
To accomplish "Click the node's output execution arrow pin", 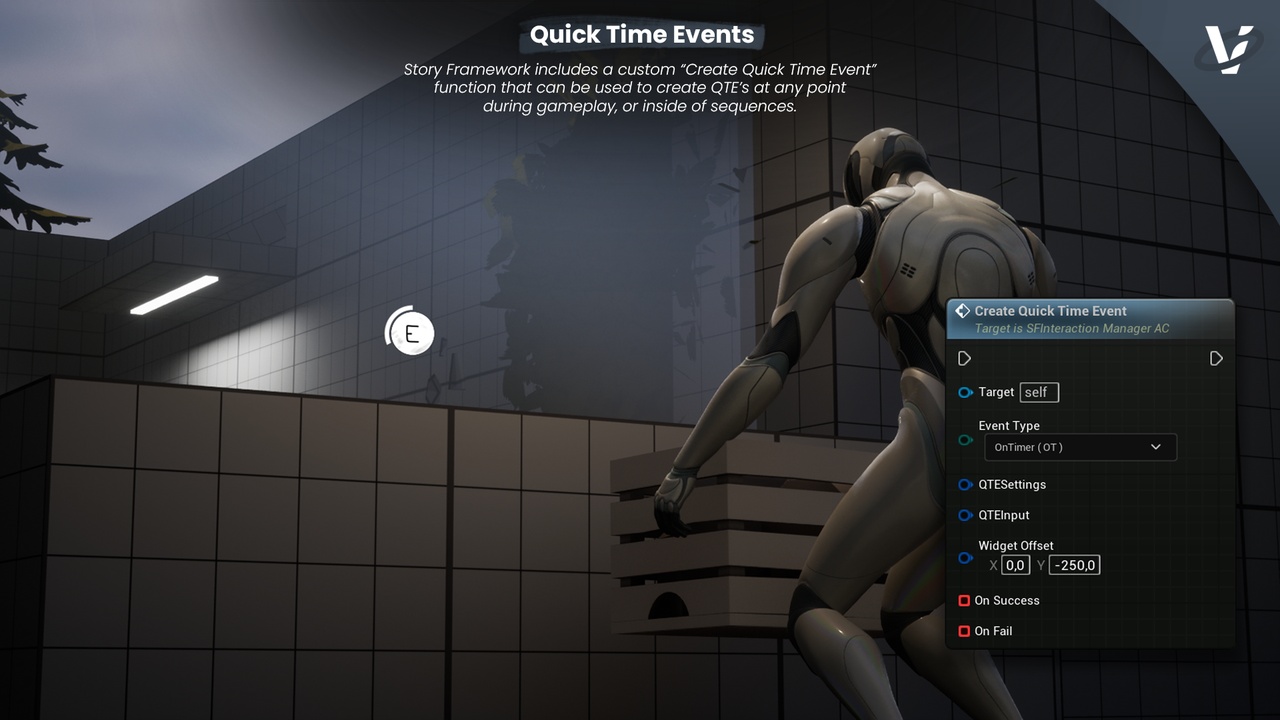I will tap(1216, 358).
